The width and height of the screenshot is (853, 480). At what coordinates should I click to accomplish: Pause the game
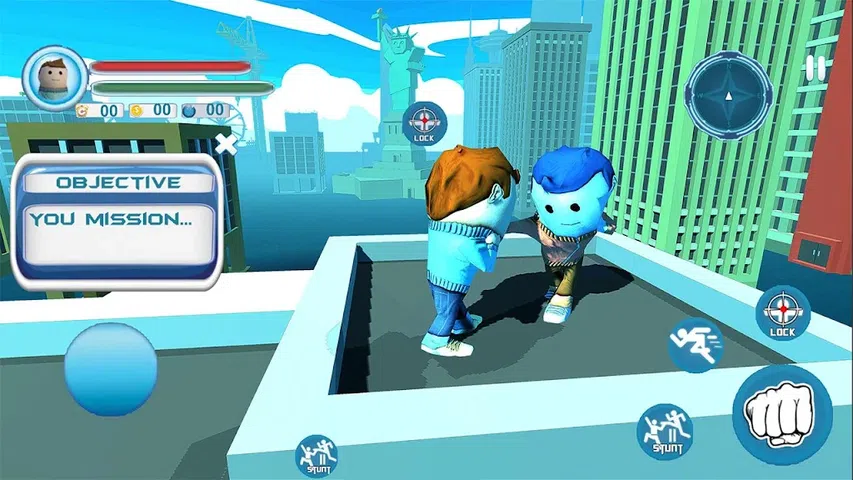(817, 68)
